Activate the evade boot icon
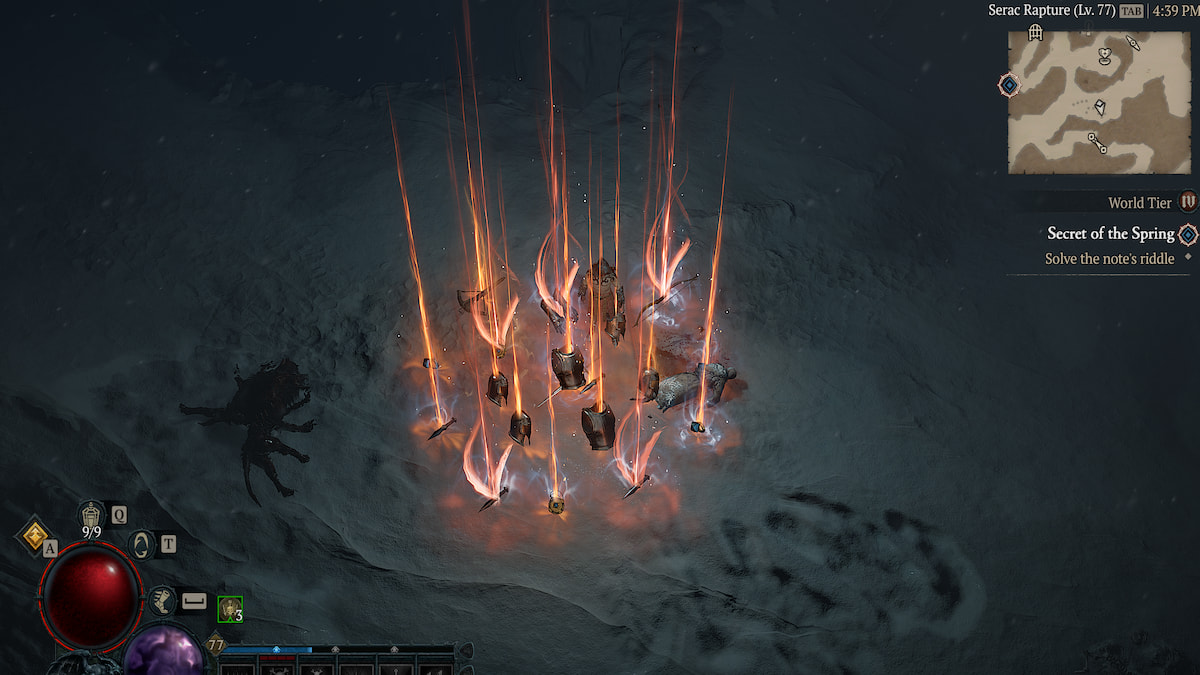 point(162,600)
